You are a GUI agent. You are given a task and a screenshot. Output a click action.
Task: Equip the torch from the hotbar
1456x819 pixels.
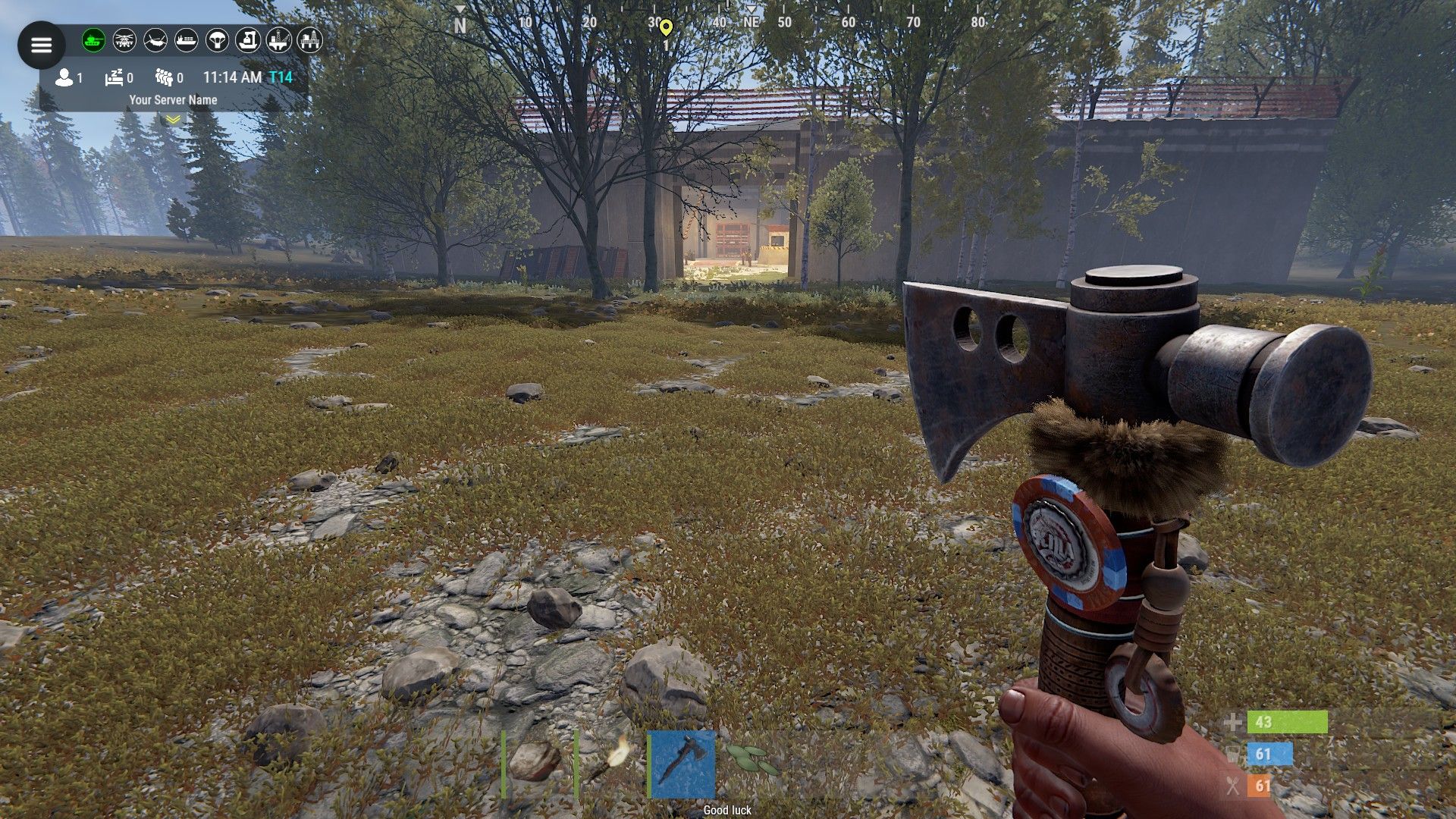[x=610, y=763]
